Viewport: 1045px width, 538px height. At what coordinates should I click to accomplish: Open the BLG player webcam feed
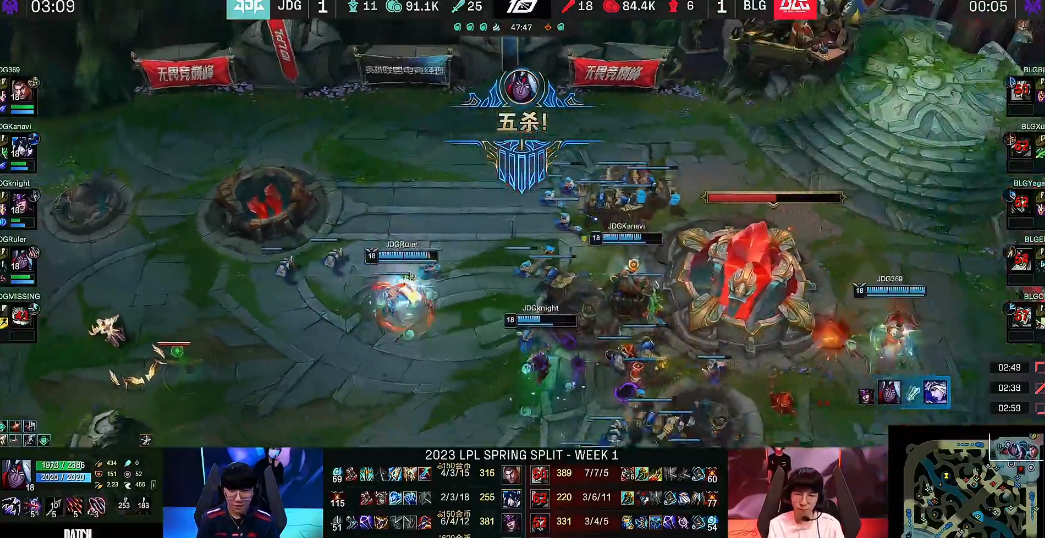pos(807,492)
